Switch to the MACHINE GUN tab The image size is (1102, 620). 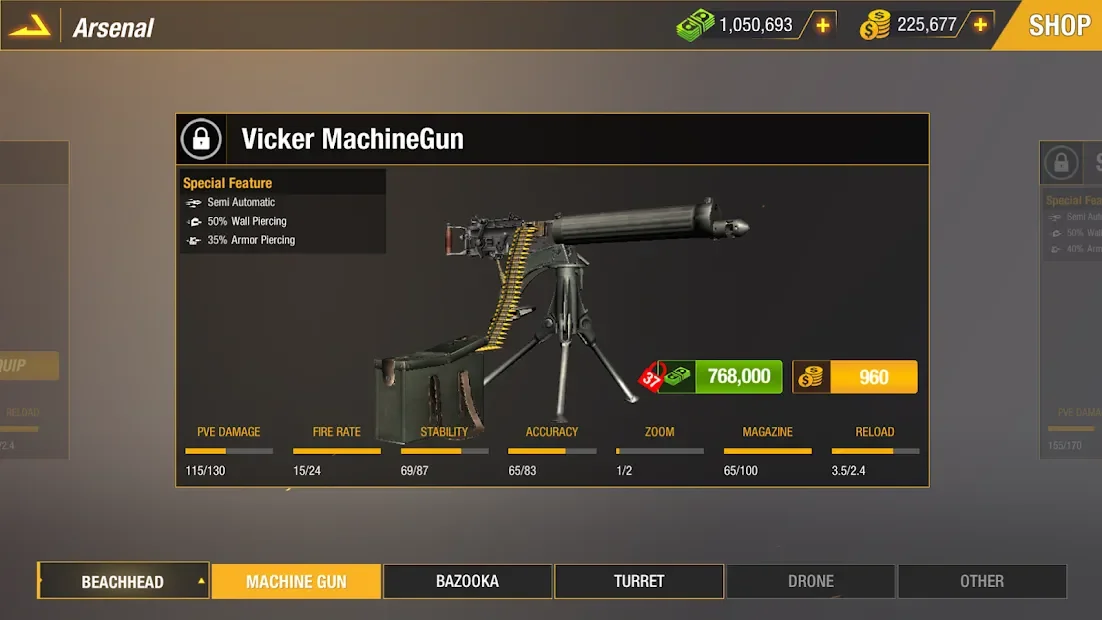click(296, 581)
